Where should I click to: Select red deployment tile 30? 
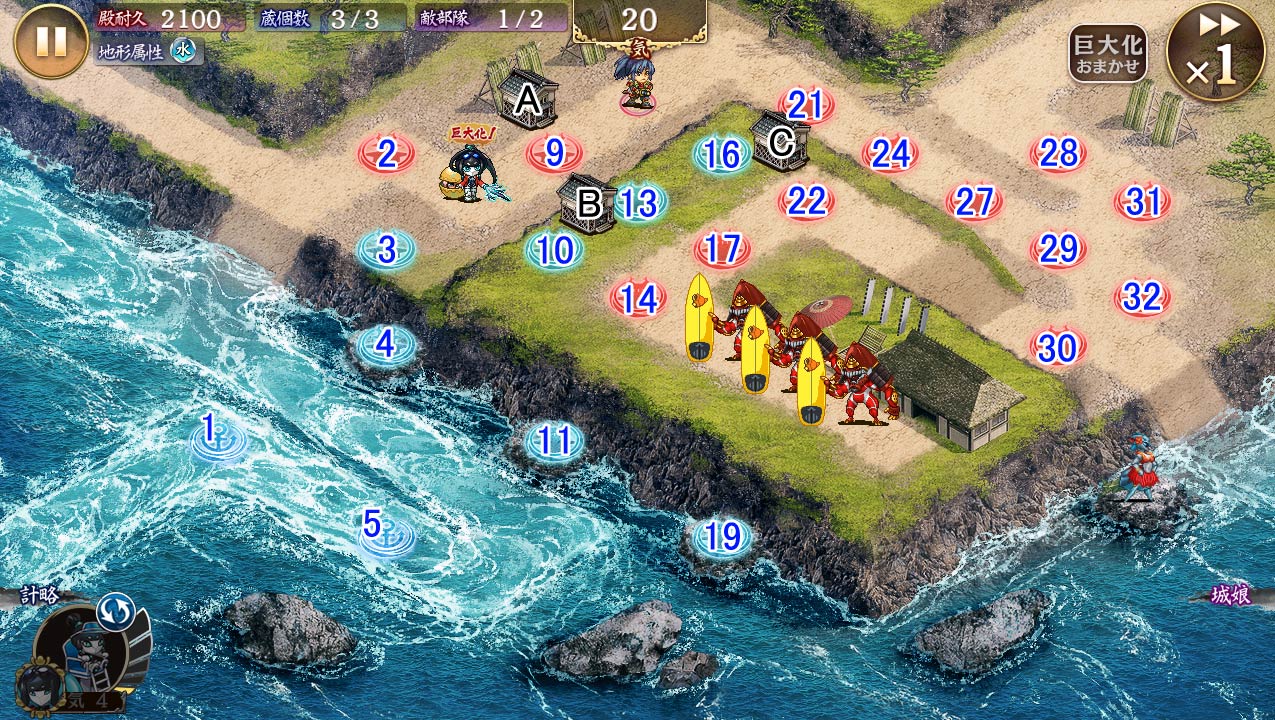tap(1057, 347)
